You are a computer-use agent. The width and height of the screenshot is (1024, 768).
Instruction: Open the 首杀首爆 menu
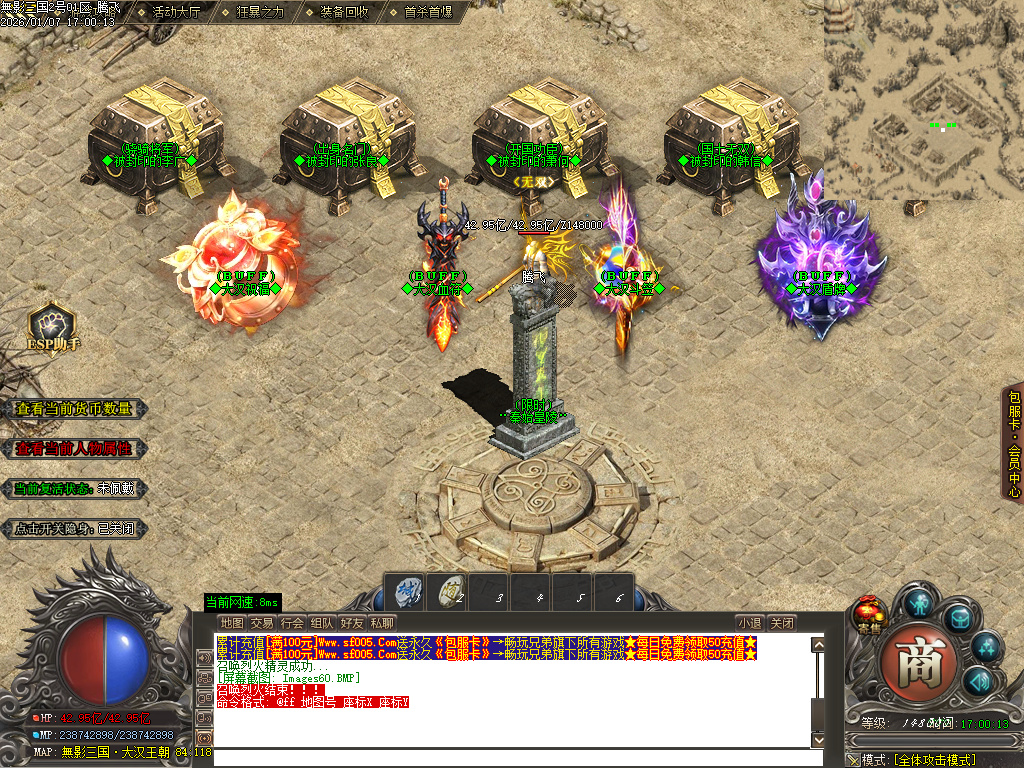pyautogui.click(x=428, y=13)
